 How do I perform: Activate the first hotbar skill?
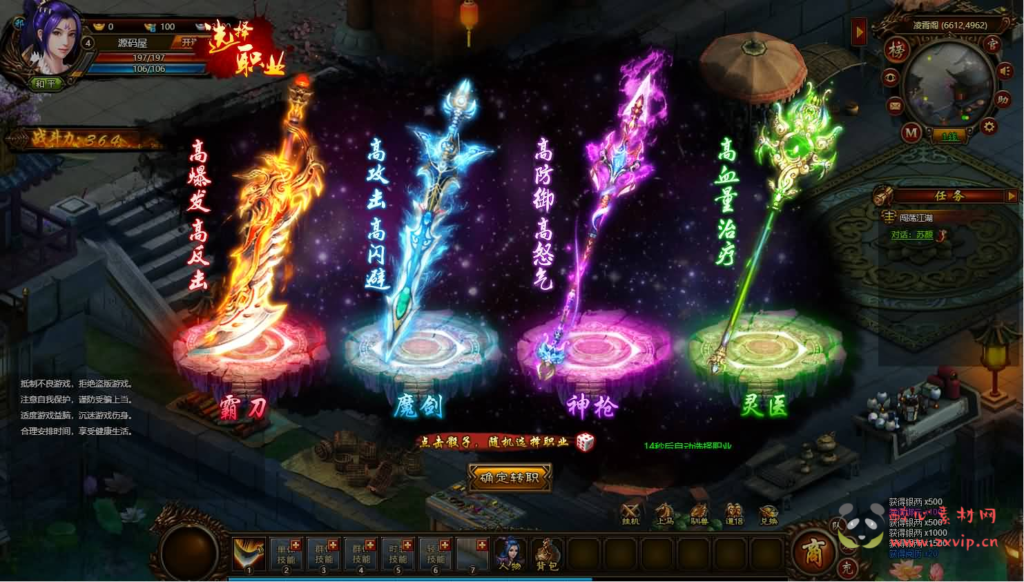[x=246, y=553]
